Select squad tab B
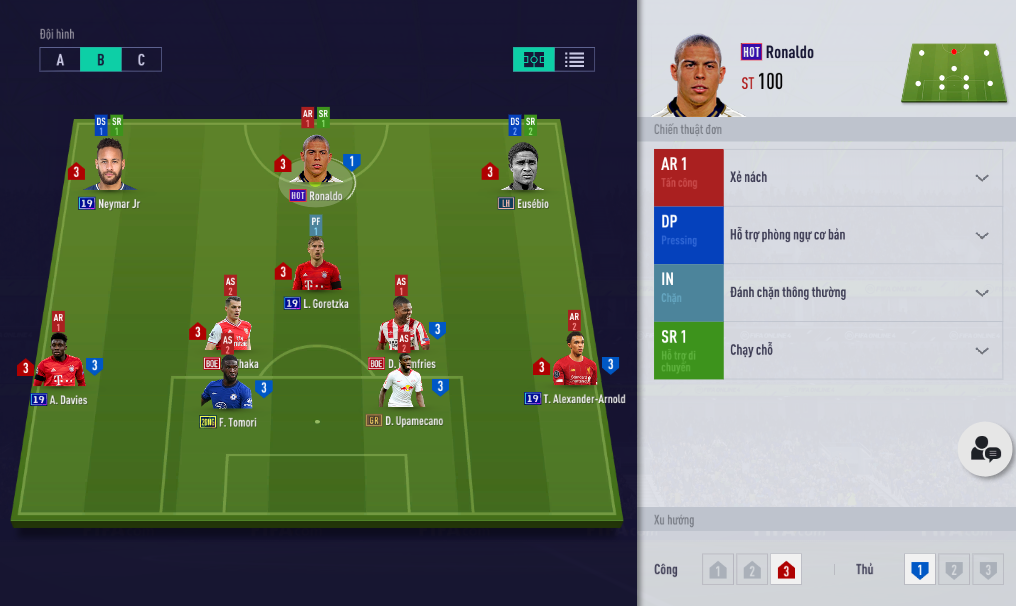 pos(101,60)
